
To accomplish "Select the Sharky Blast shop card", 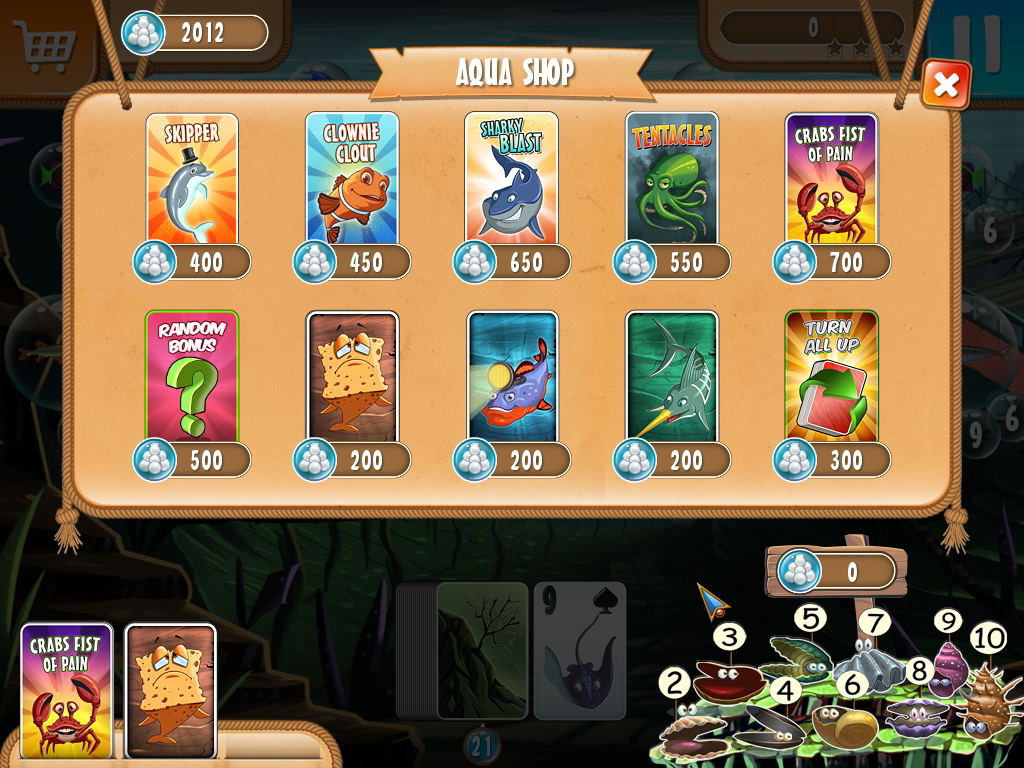I will 511,180.
